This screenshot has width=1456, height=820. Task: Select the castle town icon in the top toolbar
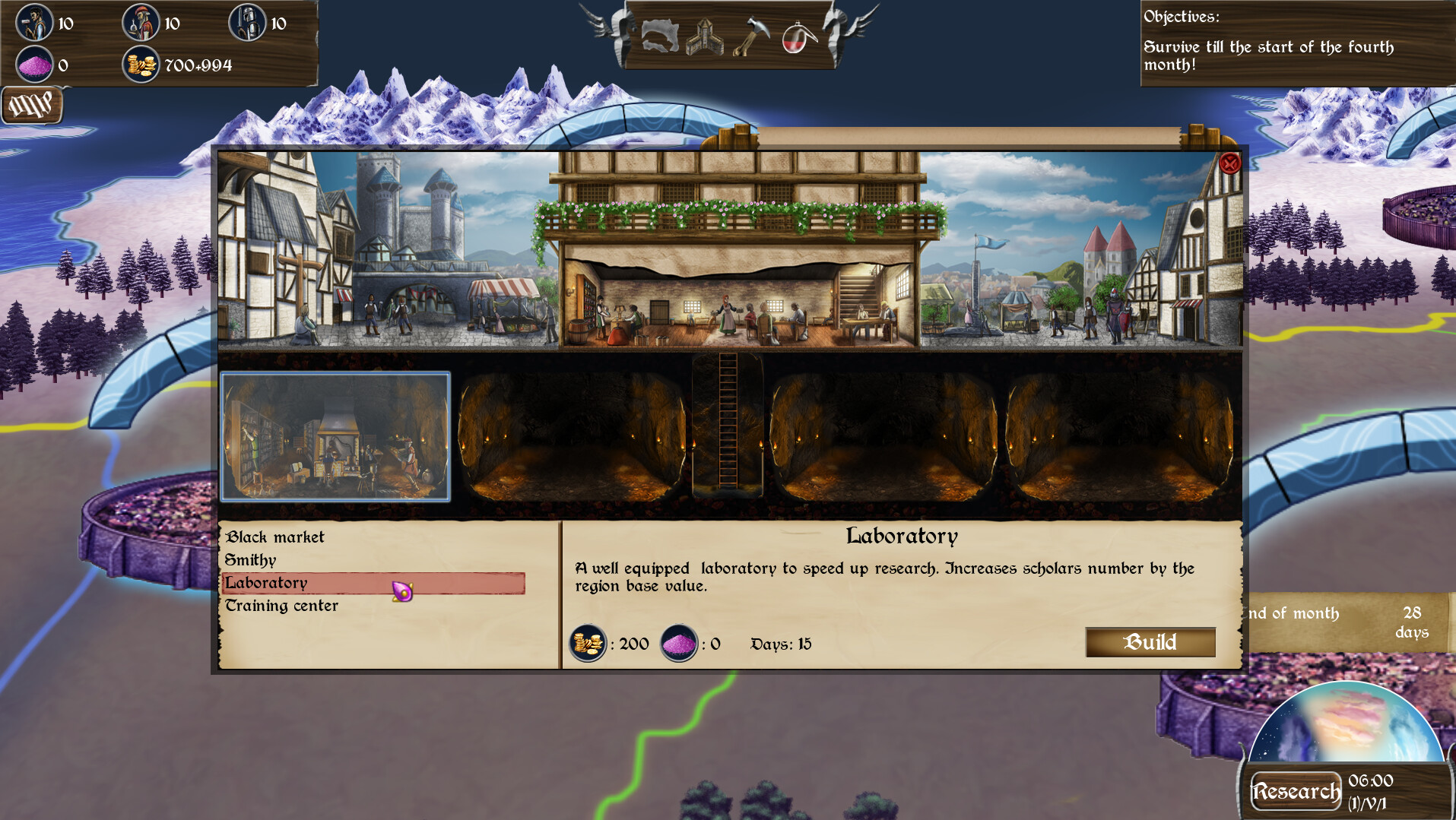[706, 36]
